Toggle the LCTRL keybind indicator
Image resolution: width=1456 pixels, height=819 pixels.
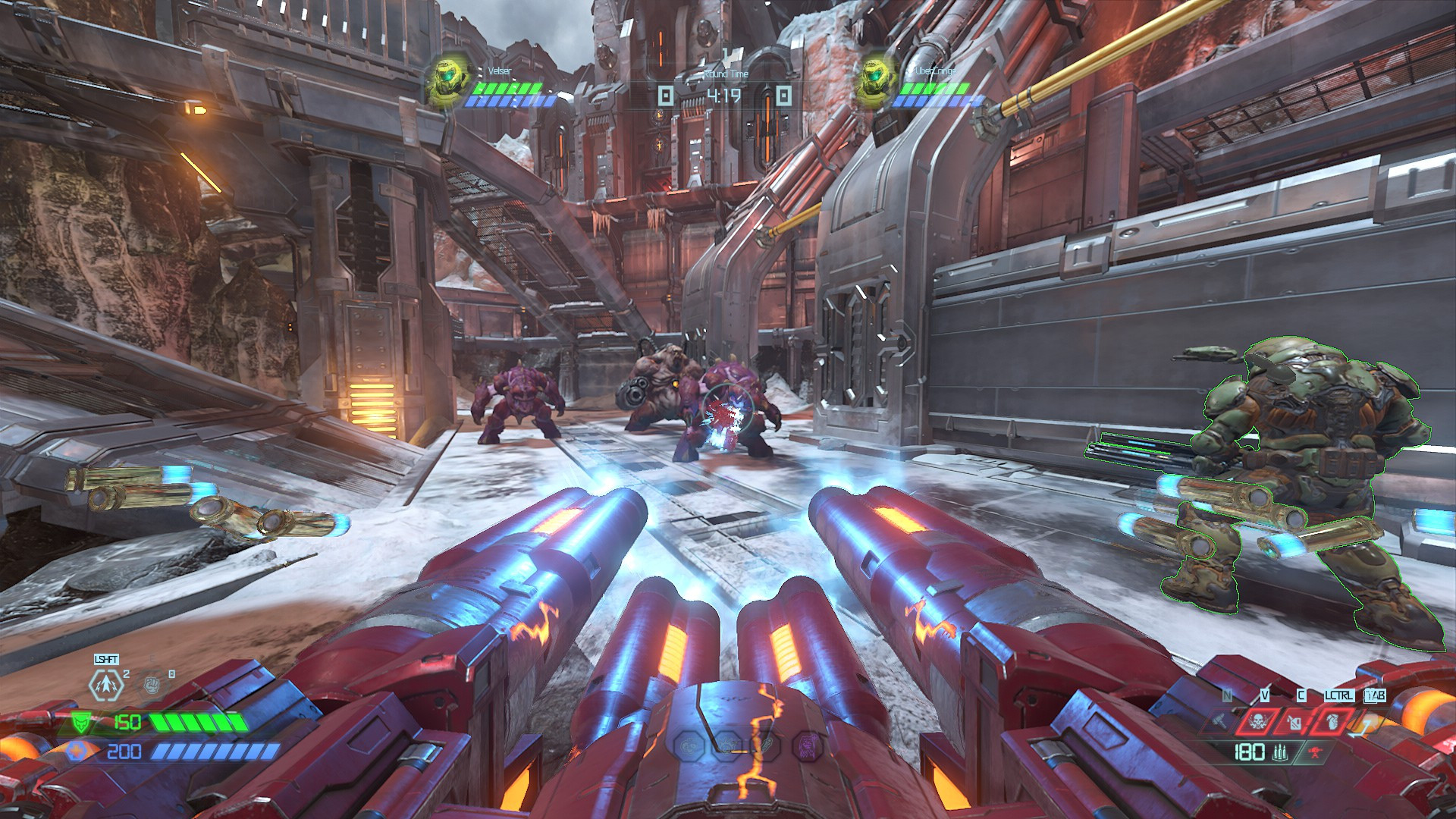click(1338, 695)
